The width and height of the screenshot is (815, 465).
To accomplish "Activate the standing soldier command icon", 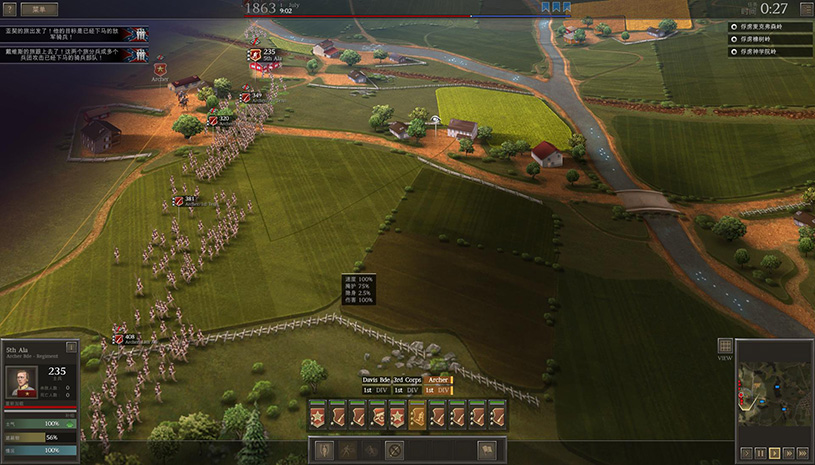I will coord(326,450).
